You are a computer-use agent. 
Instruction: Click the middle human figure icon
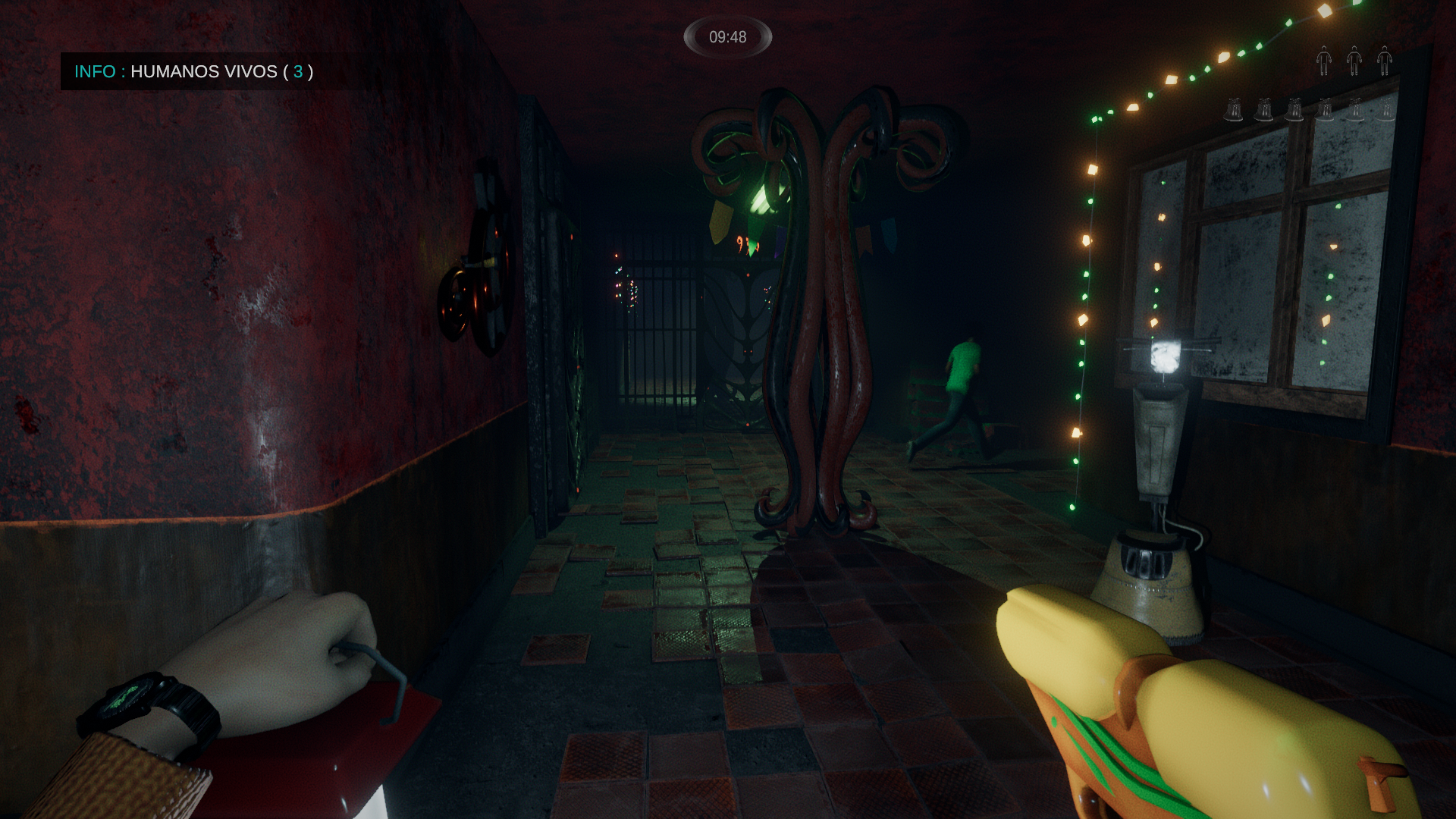pos(1354,61)
